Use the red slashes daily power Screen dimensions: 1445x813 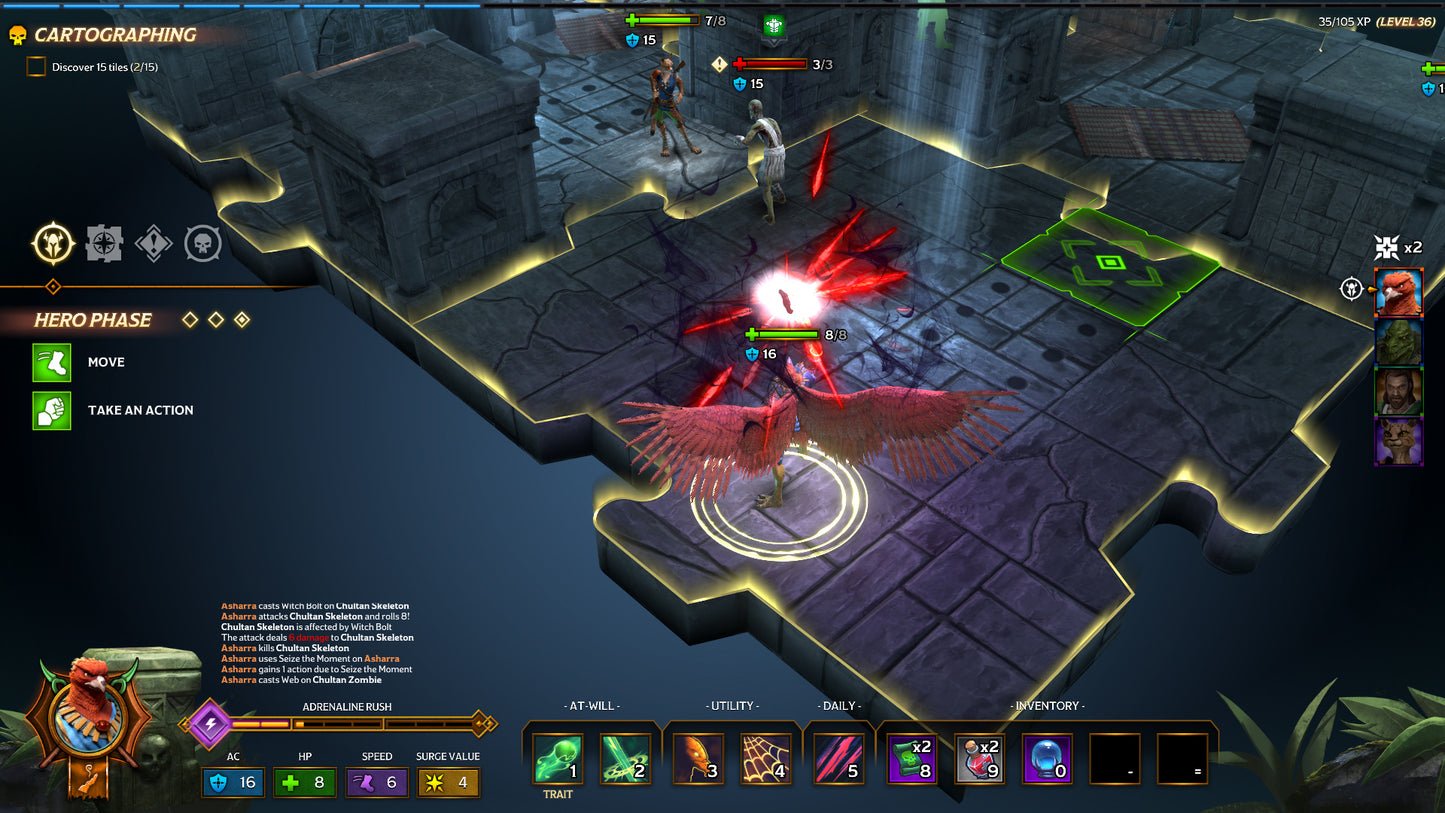click(839, 758)
